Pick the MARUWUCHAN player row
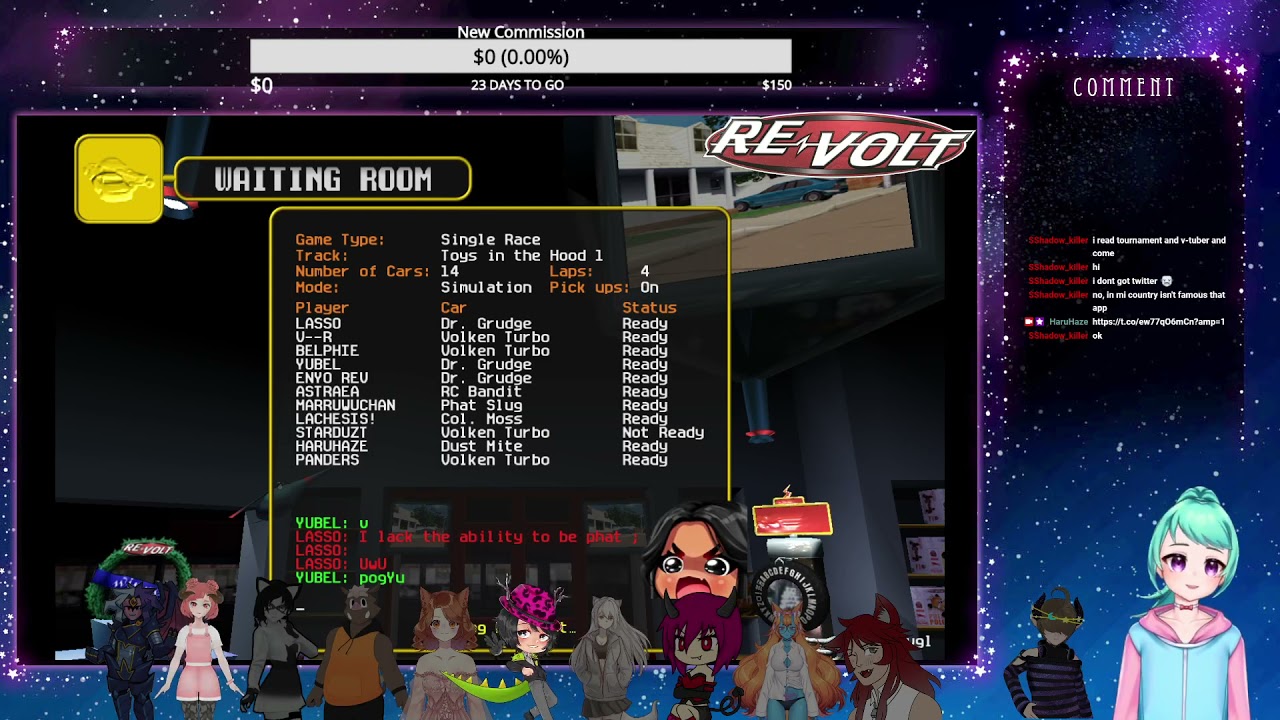The height and width of the screenshot is (720, 1280). [345, 406]
